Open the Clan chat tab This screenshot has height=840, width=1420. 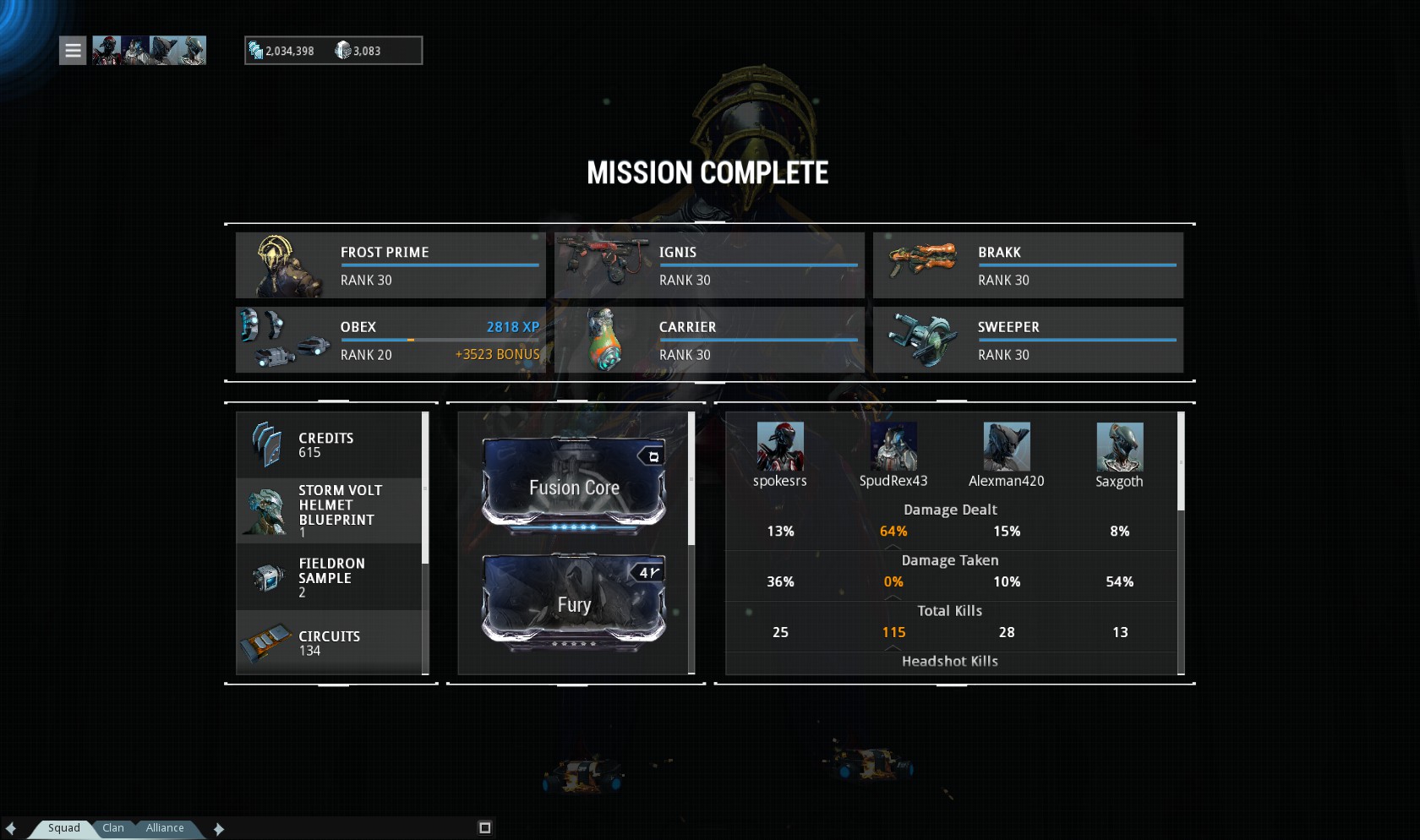point(113,828)
